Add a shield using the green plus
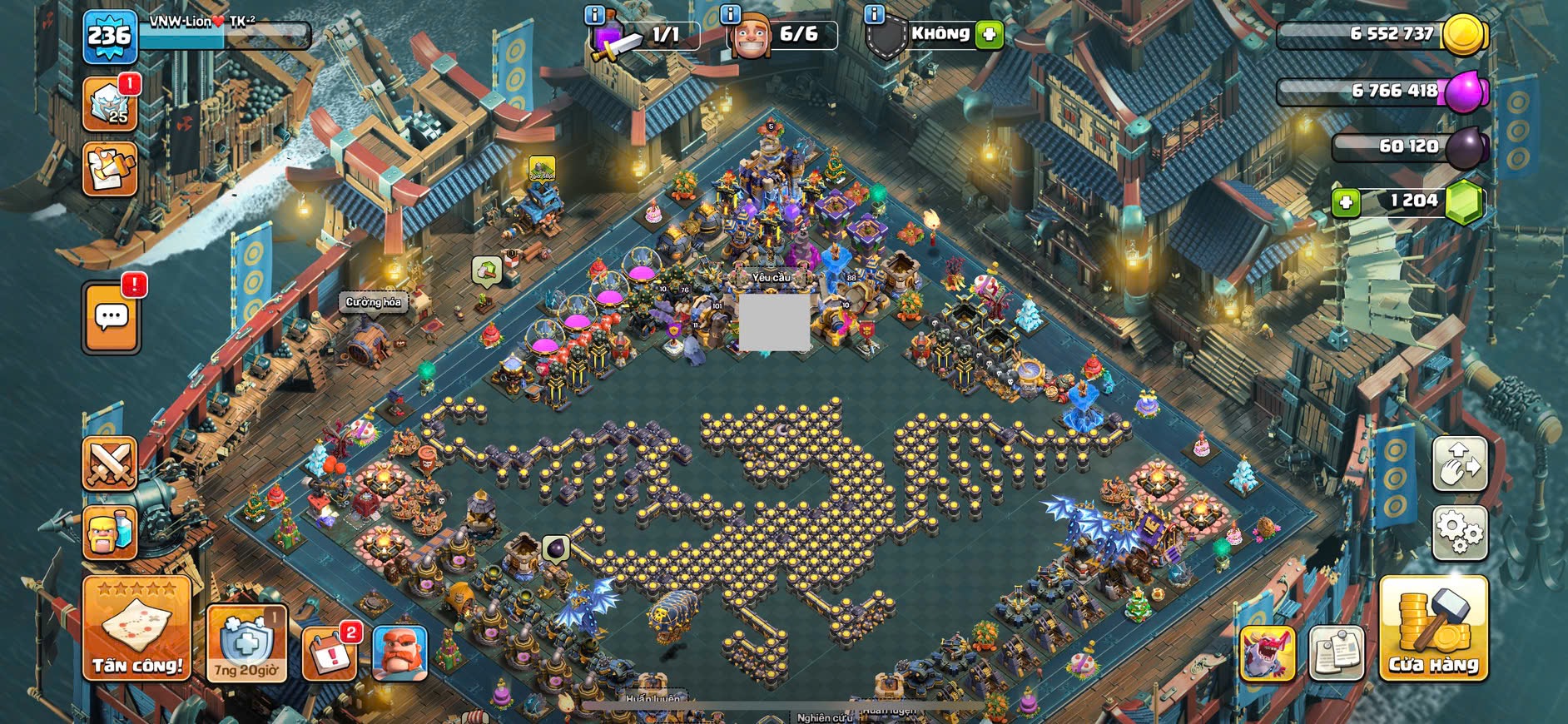Screen dimensions: 1568x724 pos(990,35)
